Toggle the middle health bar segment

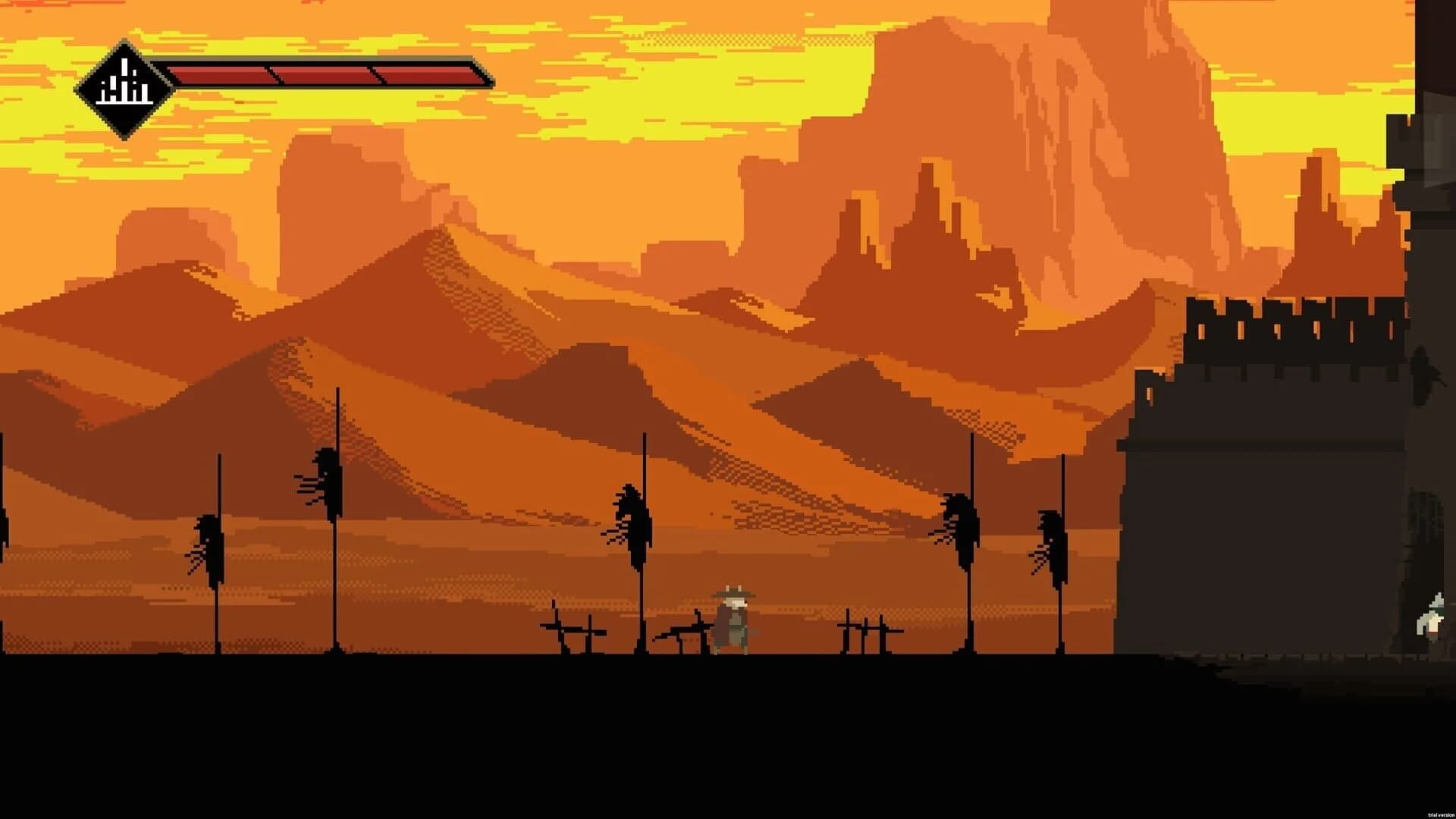tap(326, 74)
